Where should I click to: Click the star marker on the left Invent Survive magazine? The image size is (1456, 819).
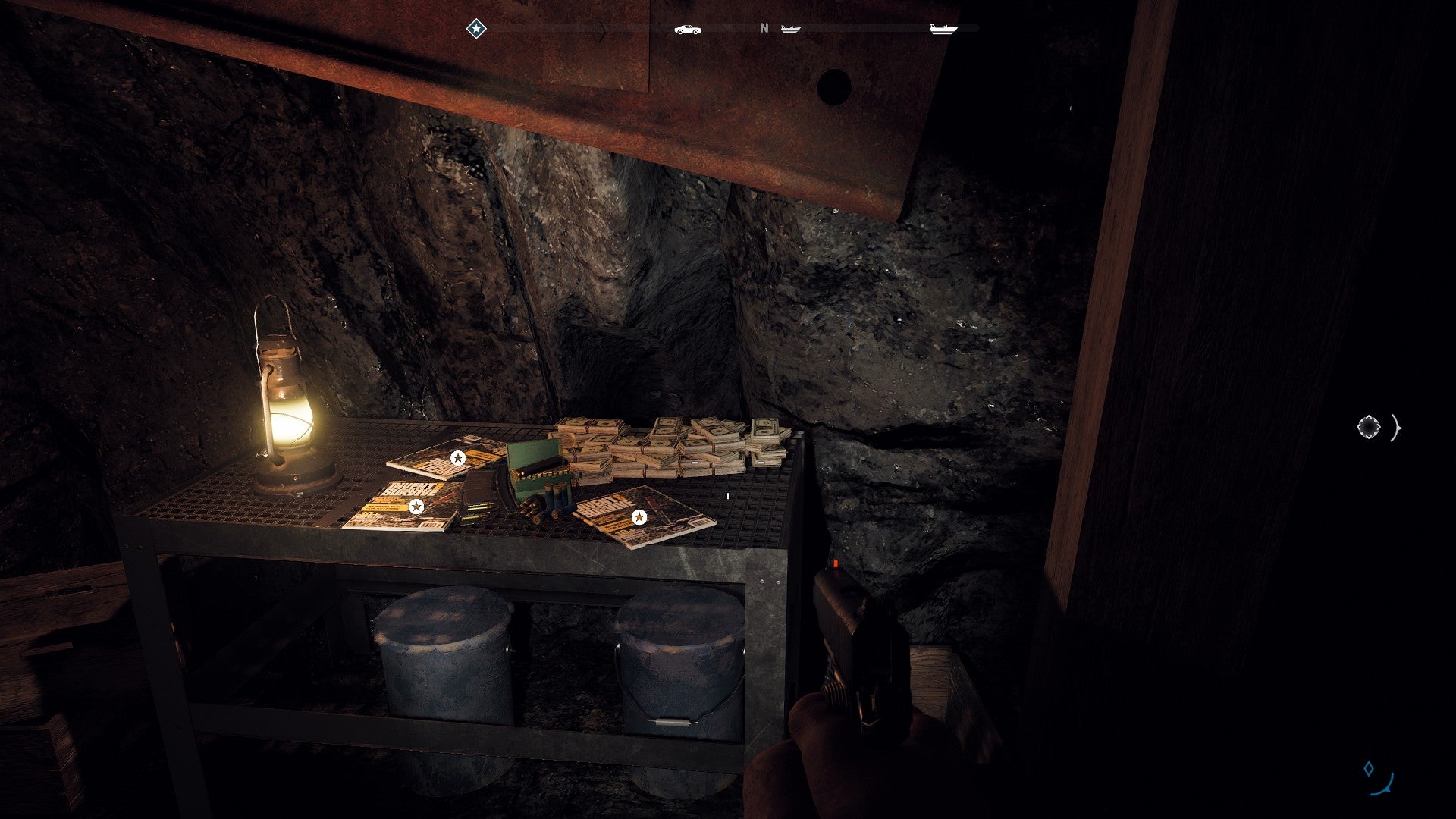[416, 506]
